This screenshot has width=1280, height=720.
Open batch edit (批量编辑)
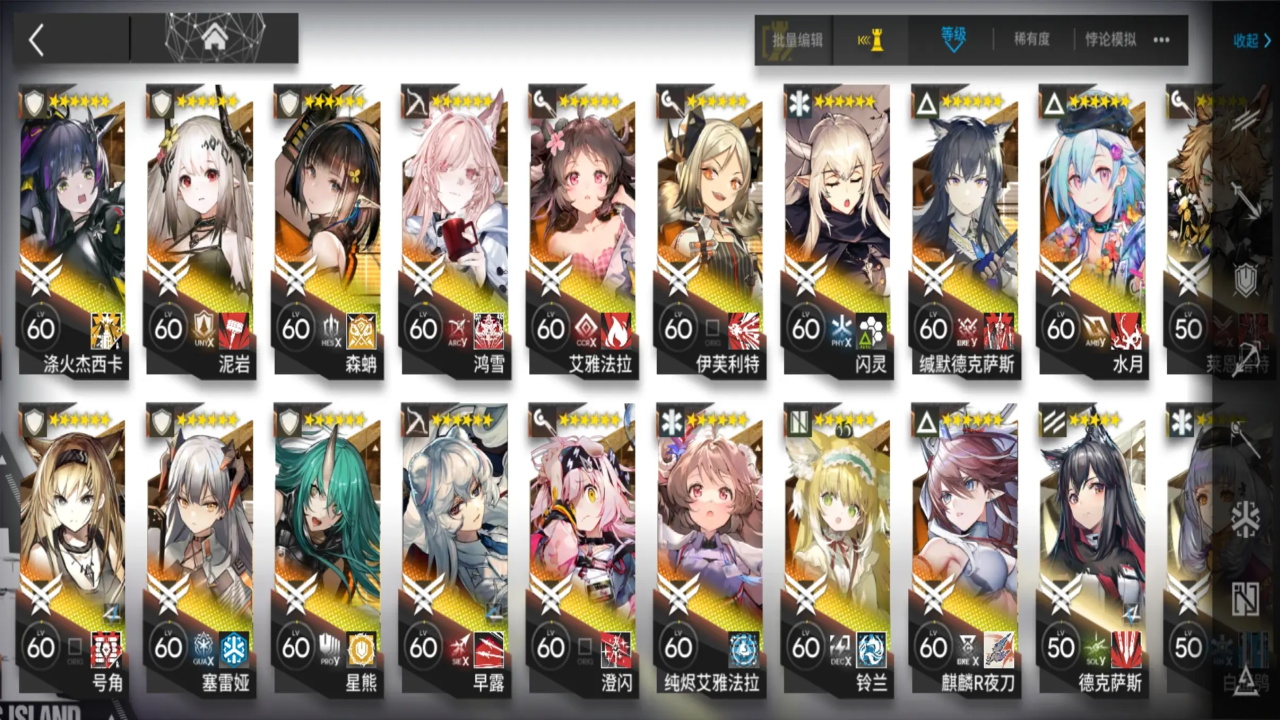[x=797, y=41]
